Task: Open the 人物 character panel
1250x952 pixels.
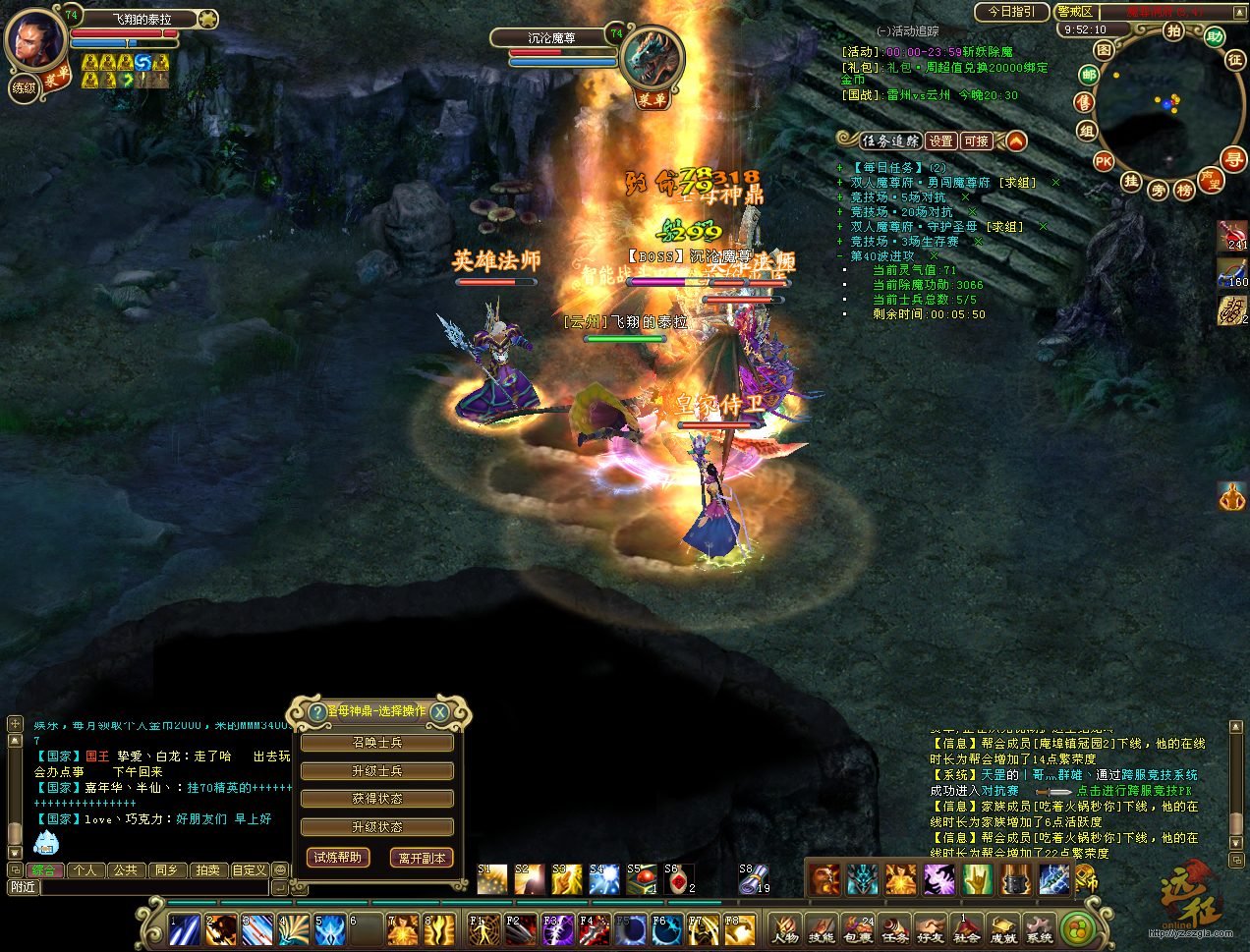Action: tap(785, 928)
